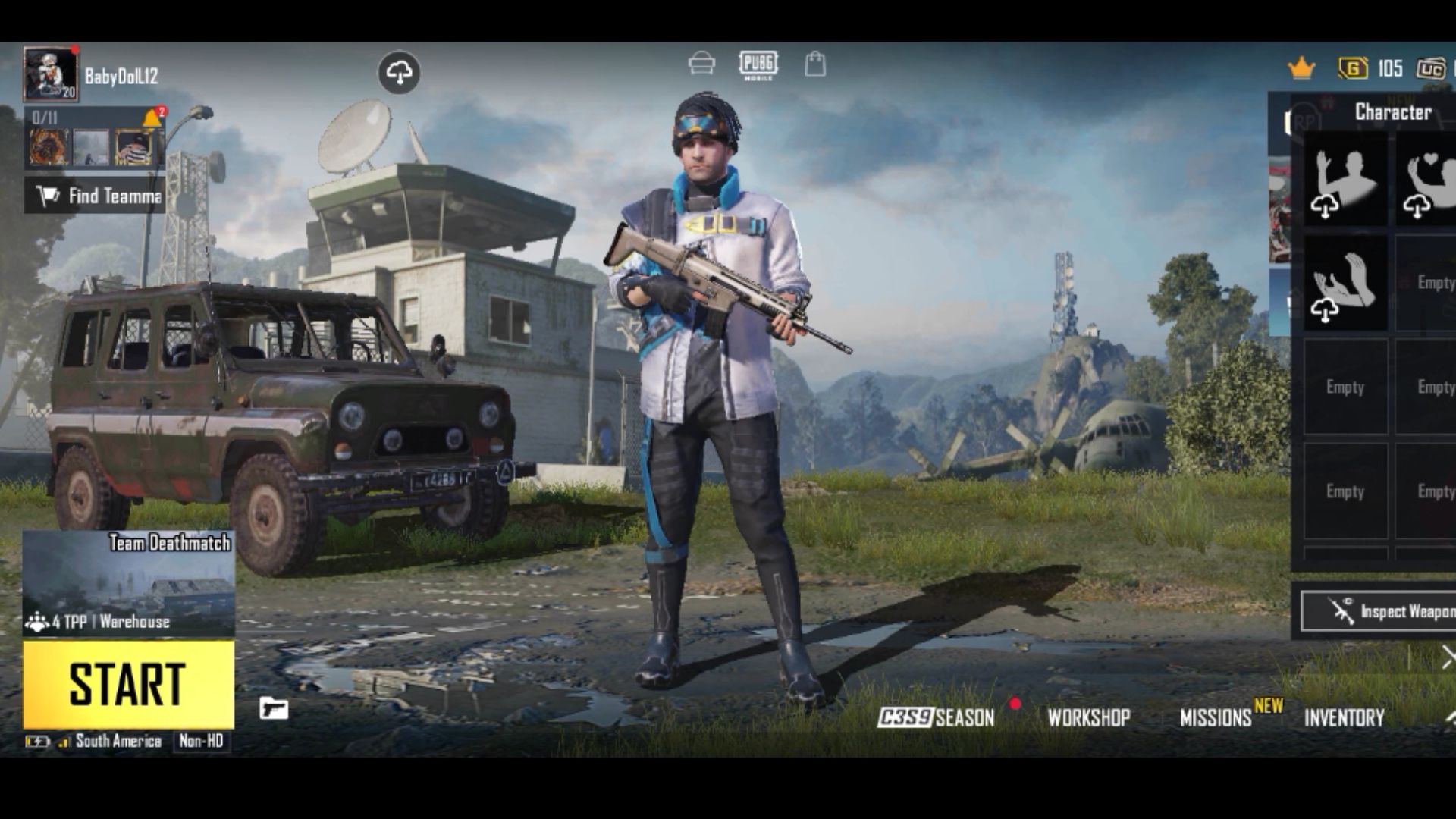The height and width of the screenshot is (819, 1456).
Task: Select the PUBG Mobile lobby icon
Action: click(x=758, y=65)
